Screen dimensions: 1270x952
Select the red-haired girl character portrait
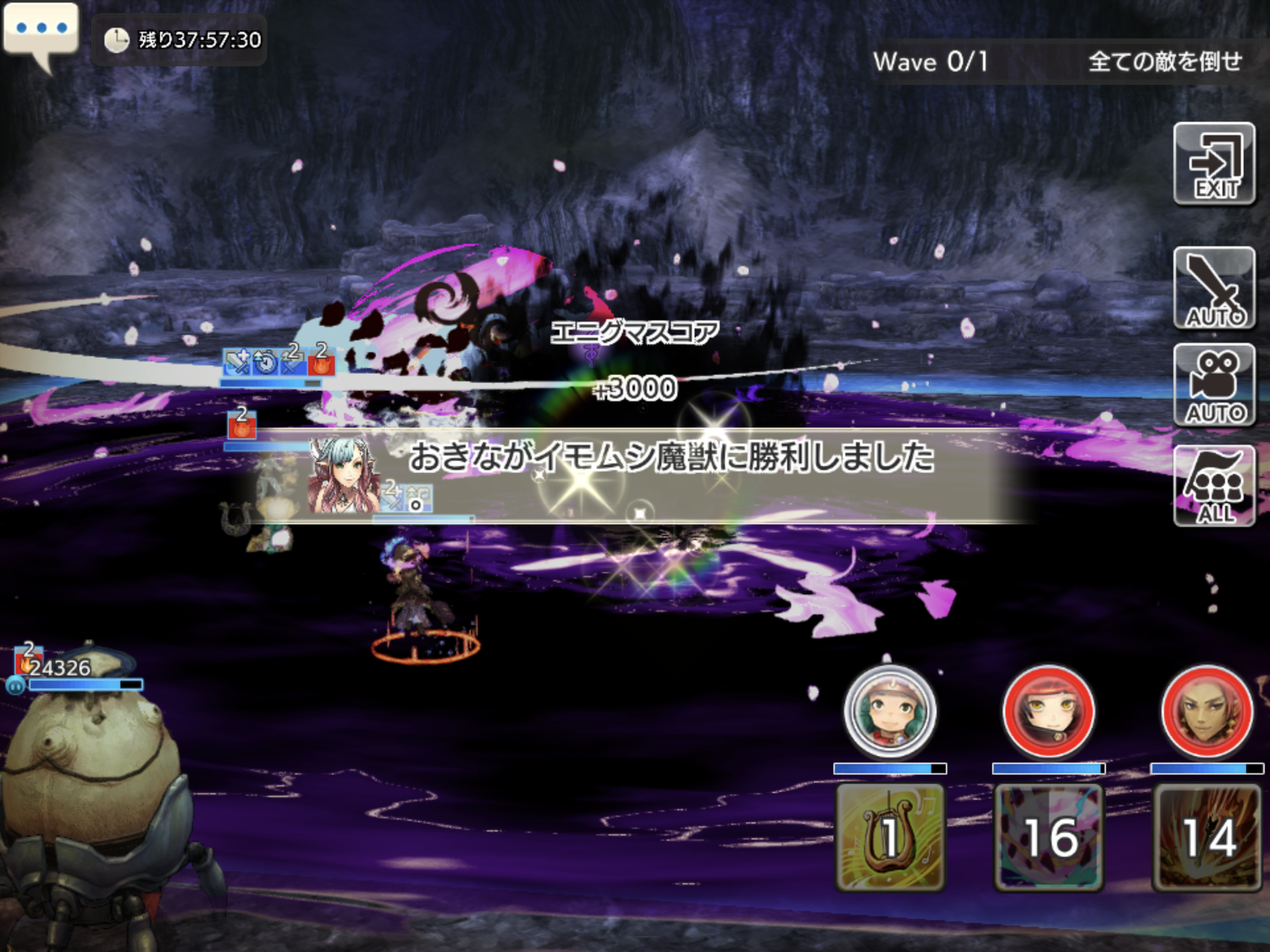coord(1048,712)
